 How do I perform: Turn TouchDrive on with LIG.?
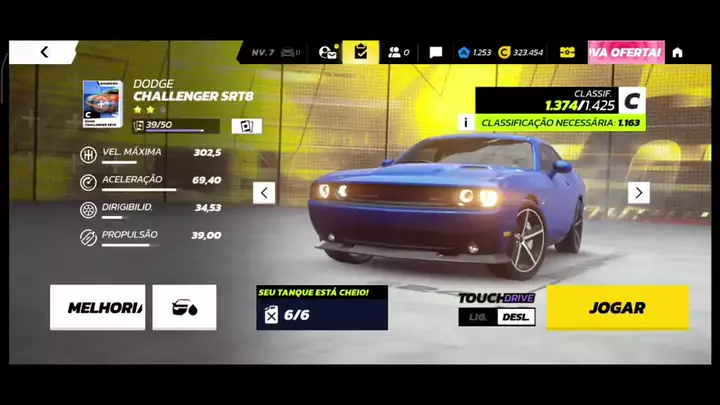[478, 317]
